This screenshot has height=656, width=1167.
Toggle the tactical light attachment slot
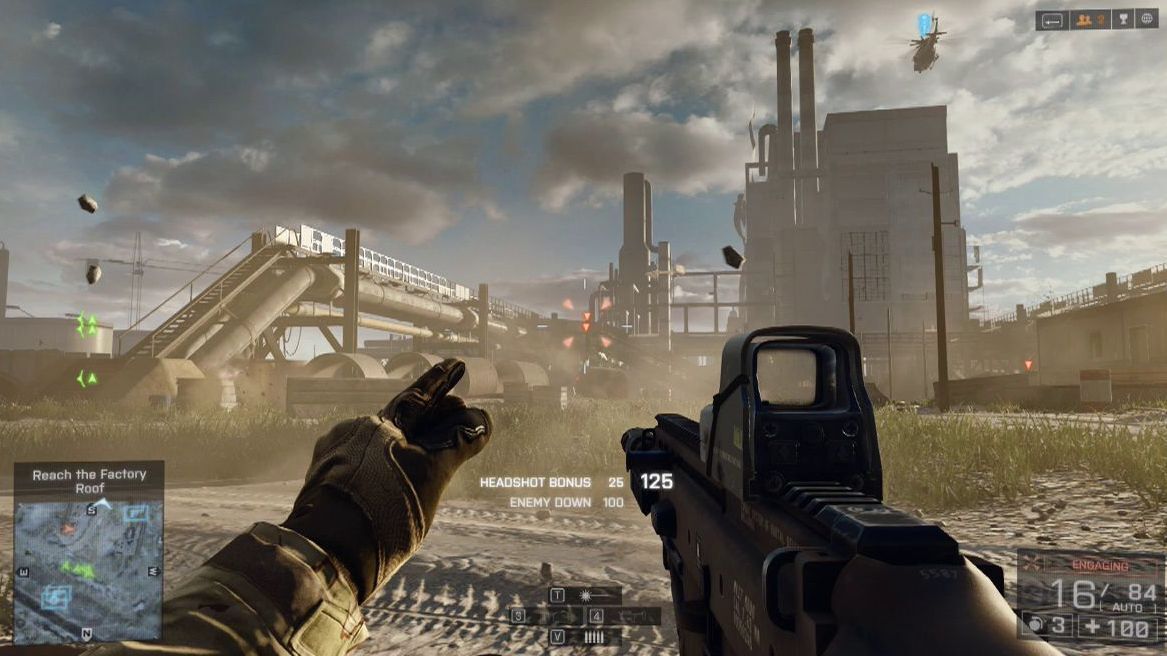pyautogui.click(x=585, y=595)
